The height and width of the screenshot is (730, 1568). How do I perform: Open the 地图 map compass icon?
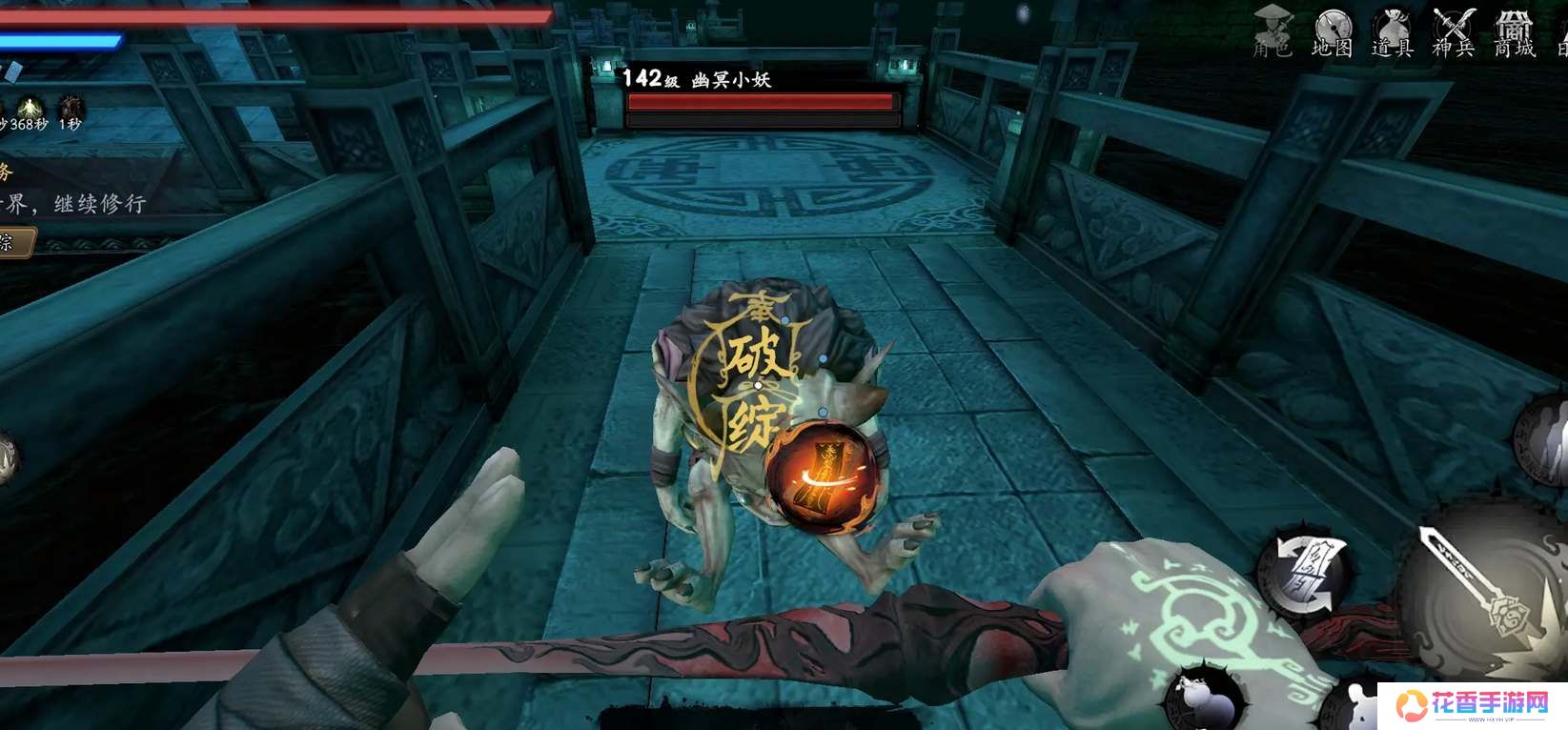(1332, 31)
